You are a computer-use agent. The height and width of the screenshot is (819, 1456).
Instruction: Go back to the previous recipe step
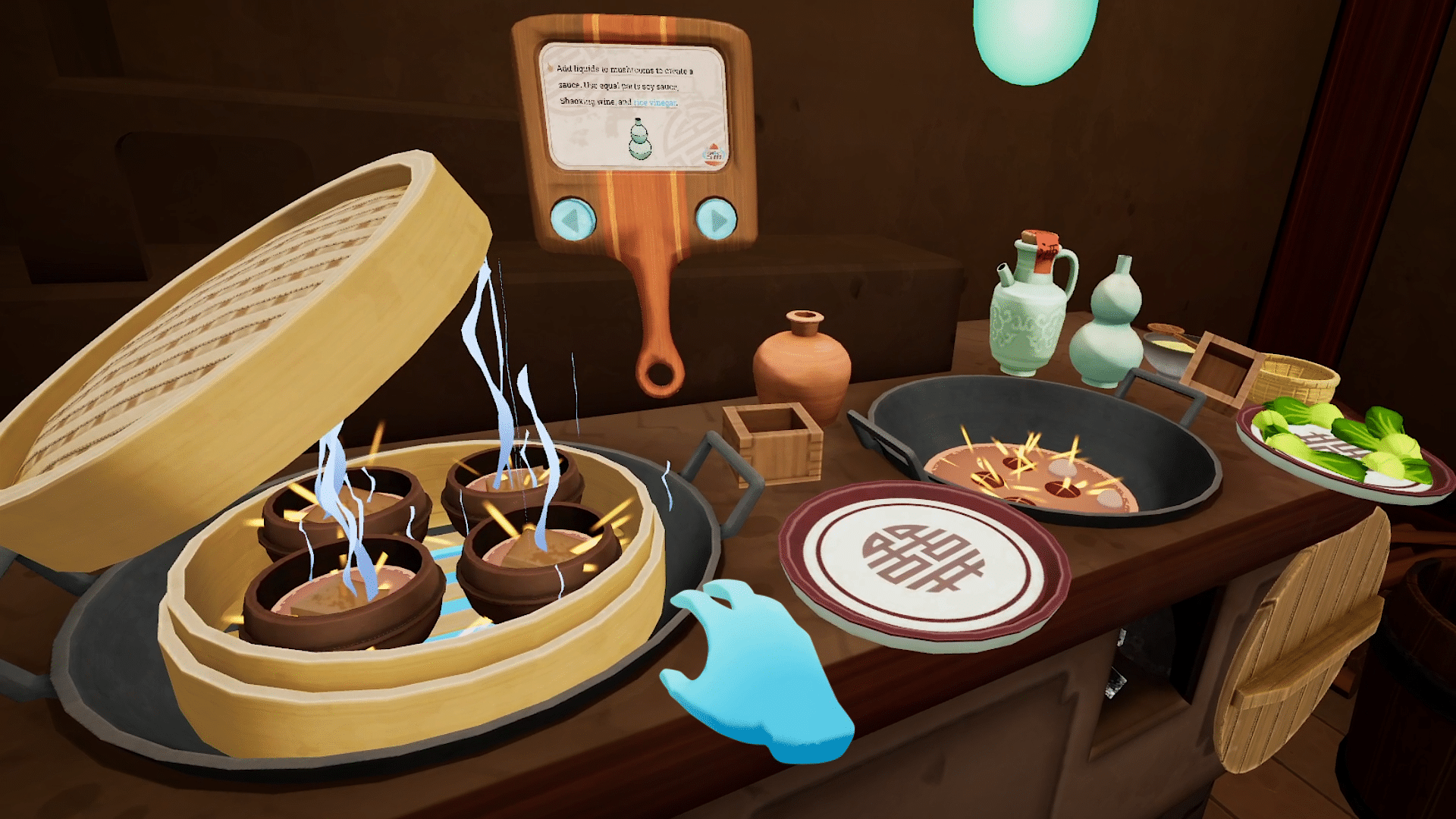coord(575,218)
